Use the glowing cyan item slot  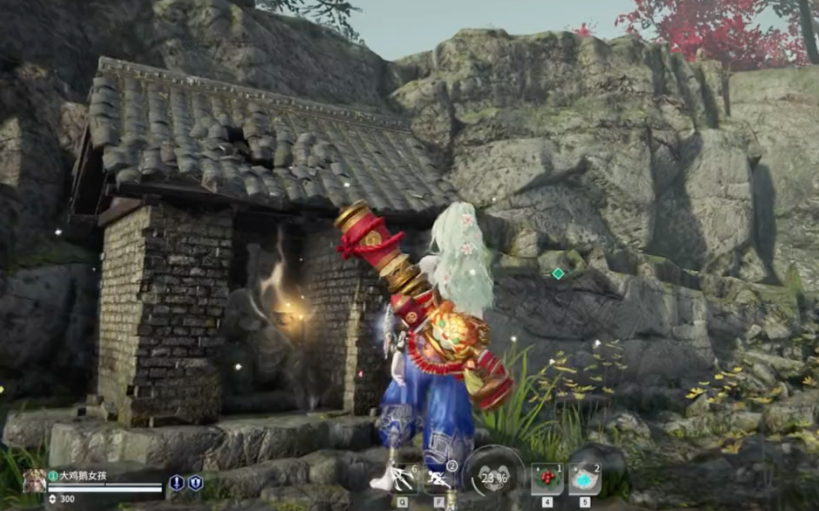585,479
